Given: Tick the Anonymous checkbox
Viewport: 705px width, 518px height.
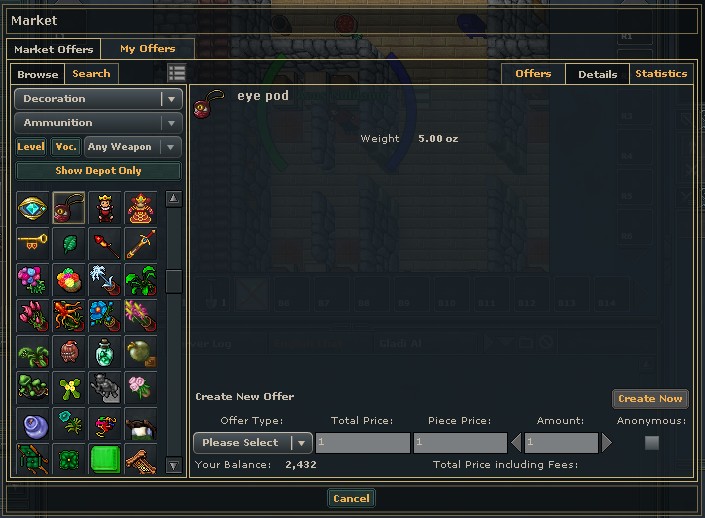Looking at the screenshot, I should point(652,442).
